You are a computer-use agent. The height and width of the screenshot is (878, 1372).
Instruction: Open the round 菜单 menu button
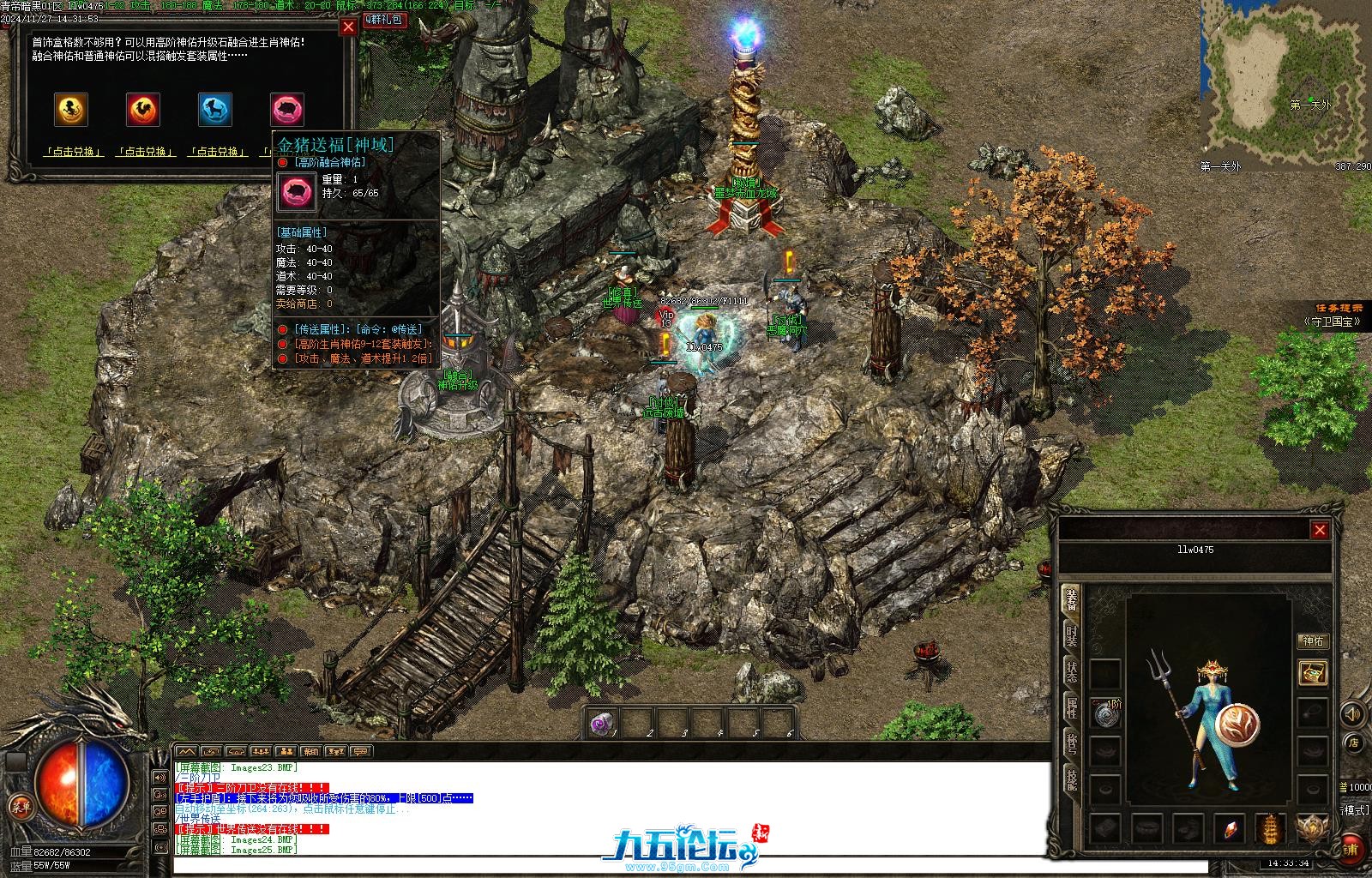pyautogui.click(x=20, y=806)
